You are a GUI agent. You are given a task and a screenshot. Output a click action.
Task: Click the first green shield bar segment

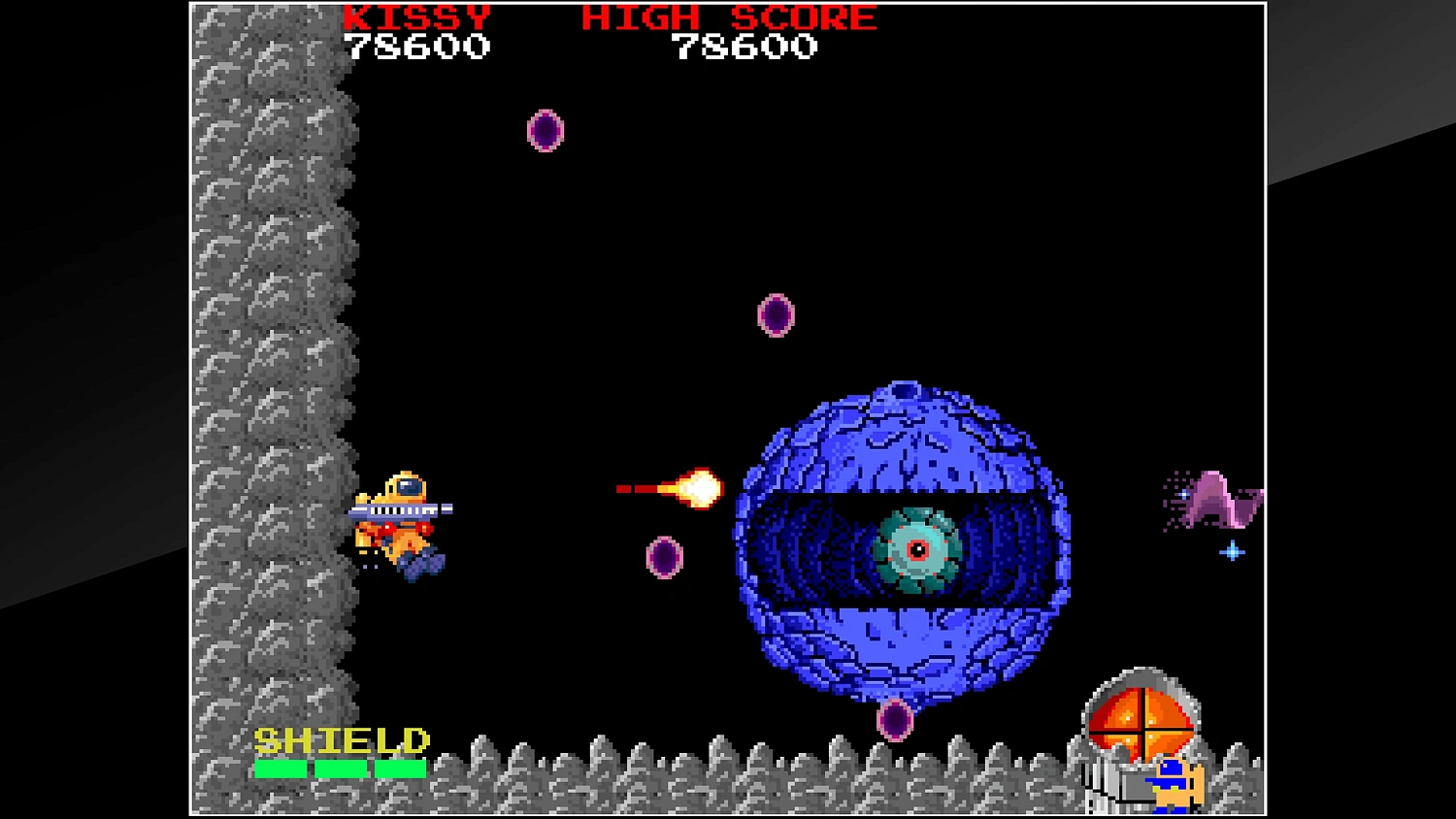pos(281,769)
